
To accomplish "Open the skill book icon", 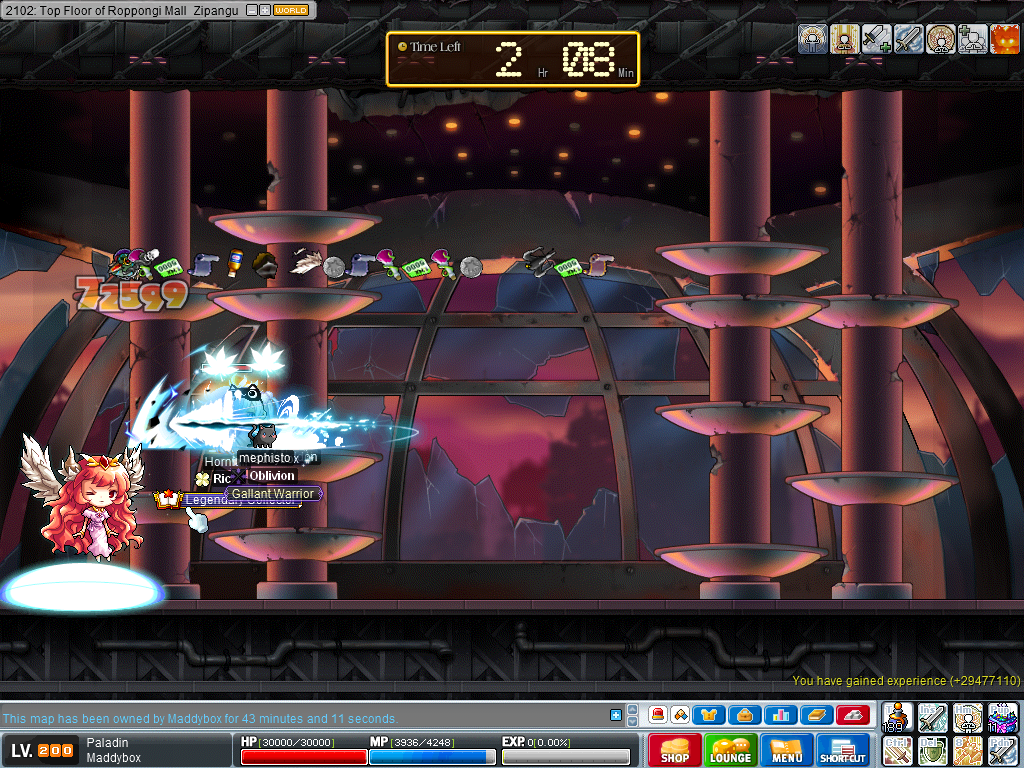I will coord(816,715).
